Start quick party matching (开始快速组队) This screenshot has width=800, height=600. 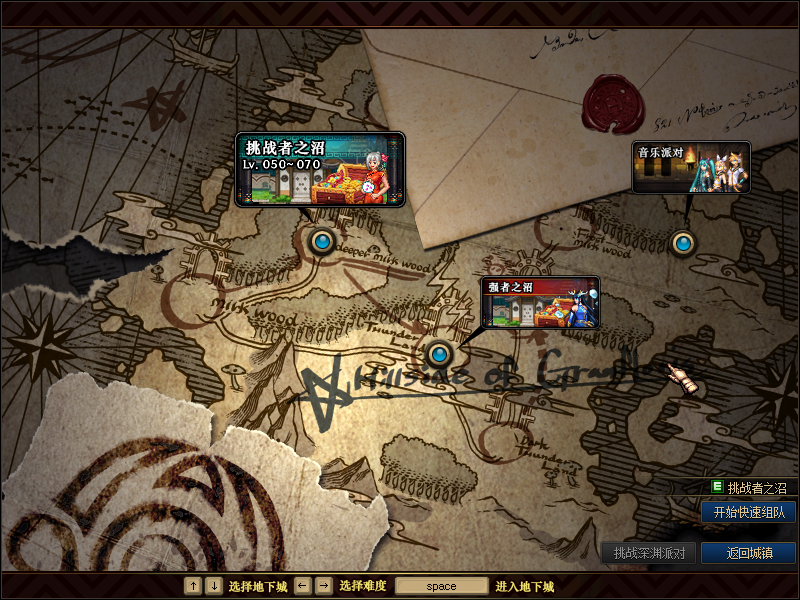click(748, 512)
